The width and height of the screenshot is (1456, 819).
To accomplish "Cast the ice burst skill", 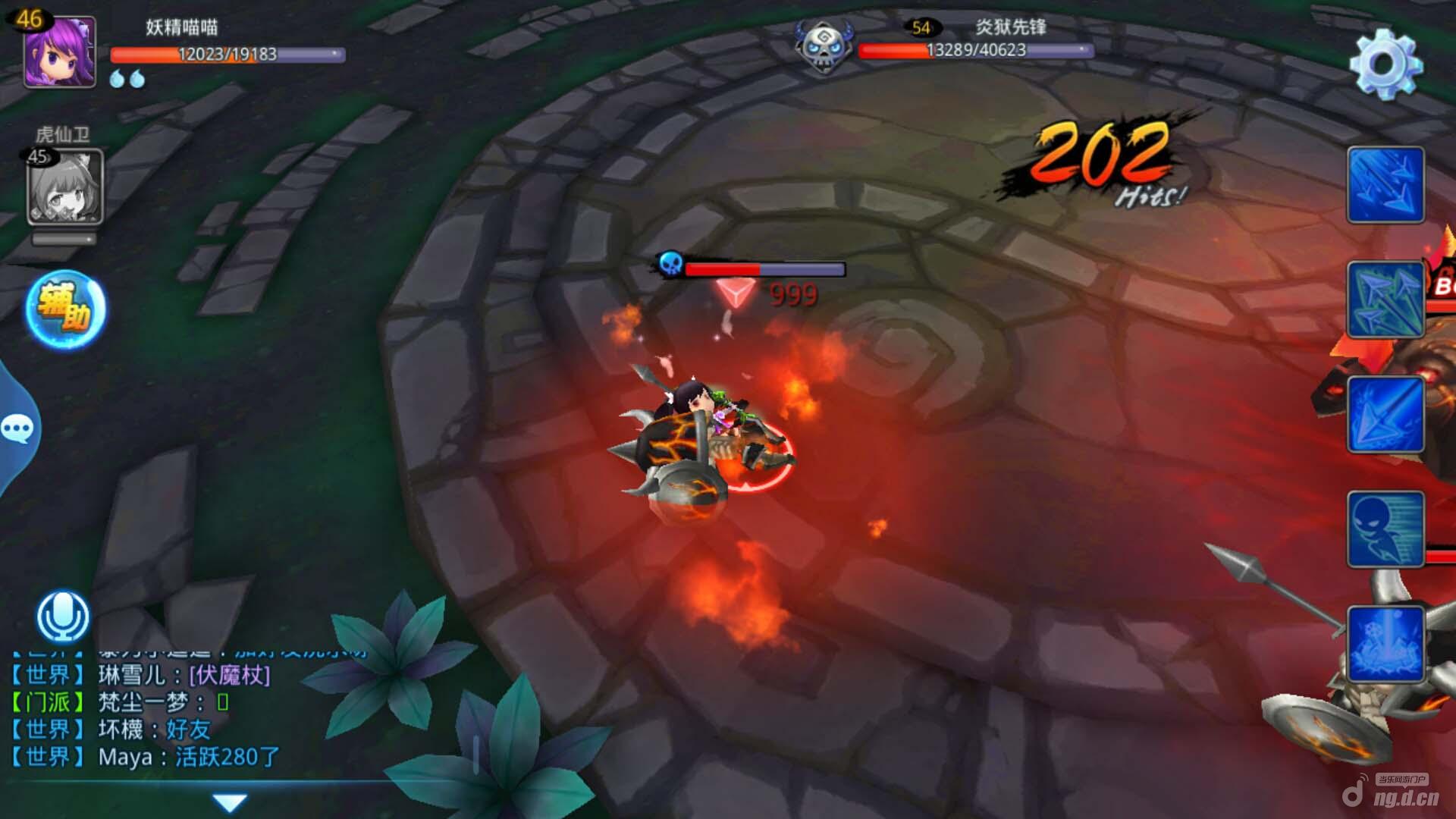I will click(x=1385, y=644).
